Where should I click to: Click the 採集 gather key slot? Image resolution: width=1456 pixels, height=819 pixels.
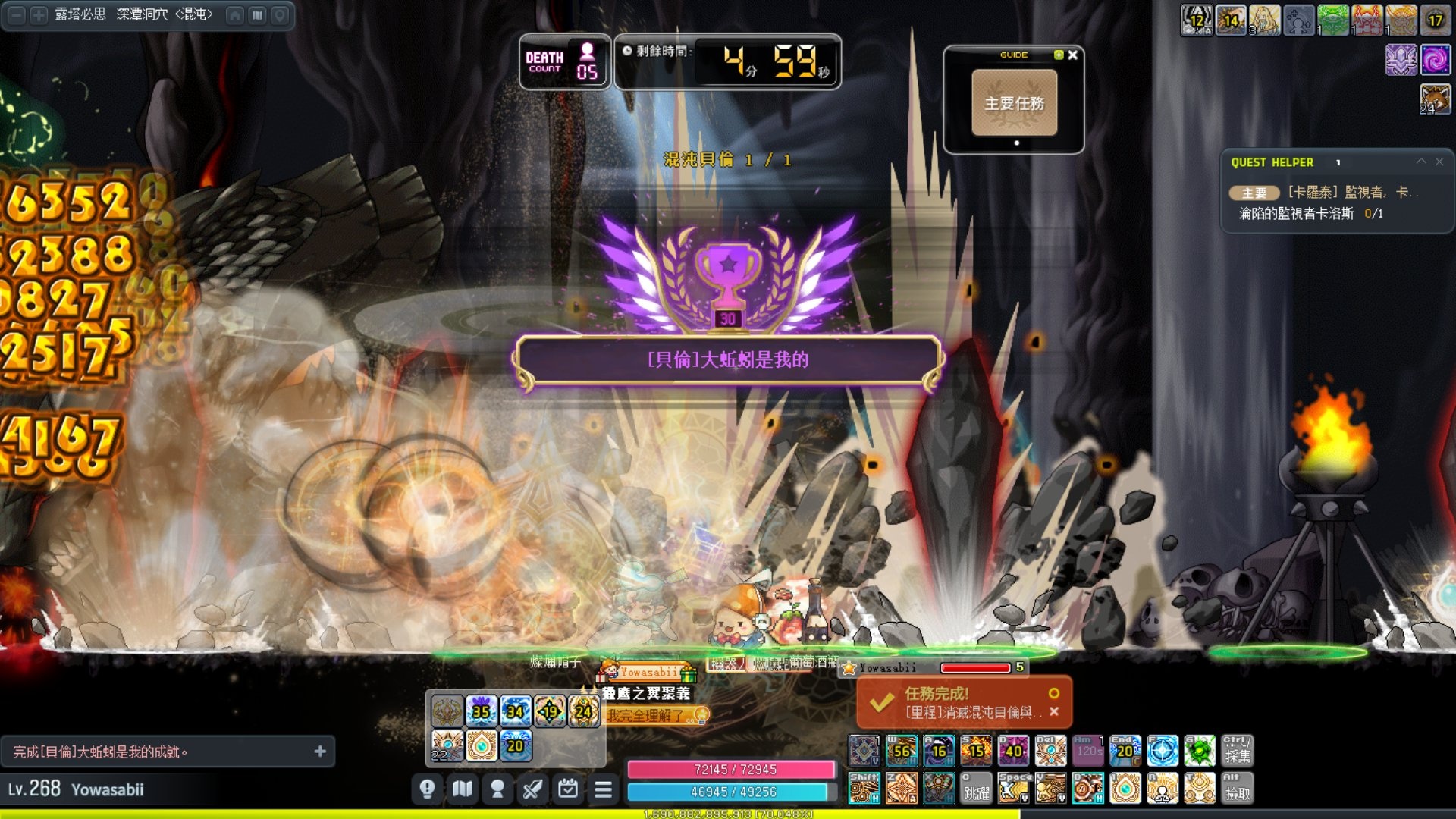1237,751
